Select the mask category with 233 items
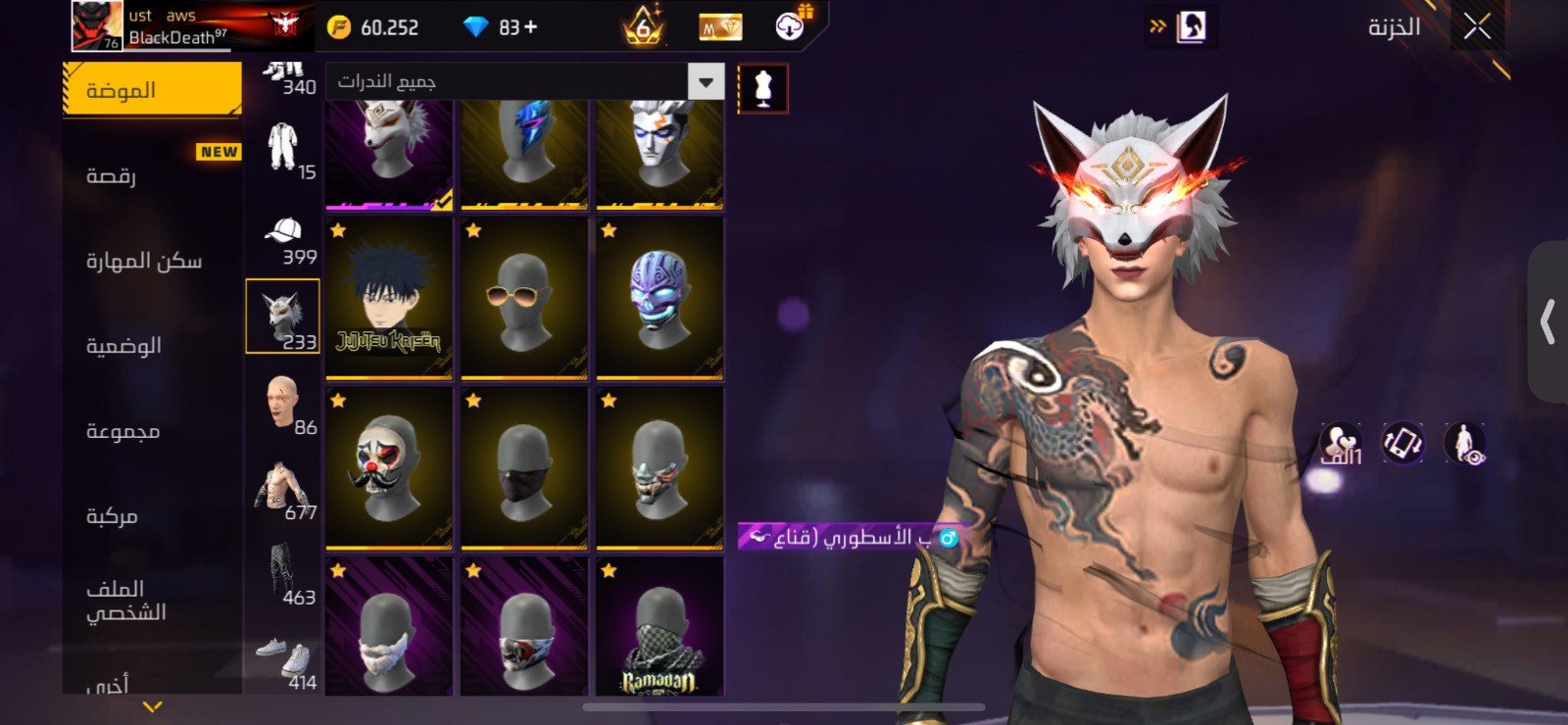This screenshot has height=725, width=1568. pos(282,316)
